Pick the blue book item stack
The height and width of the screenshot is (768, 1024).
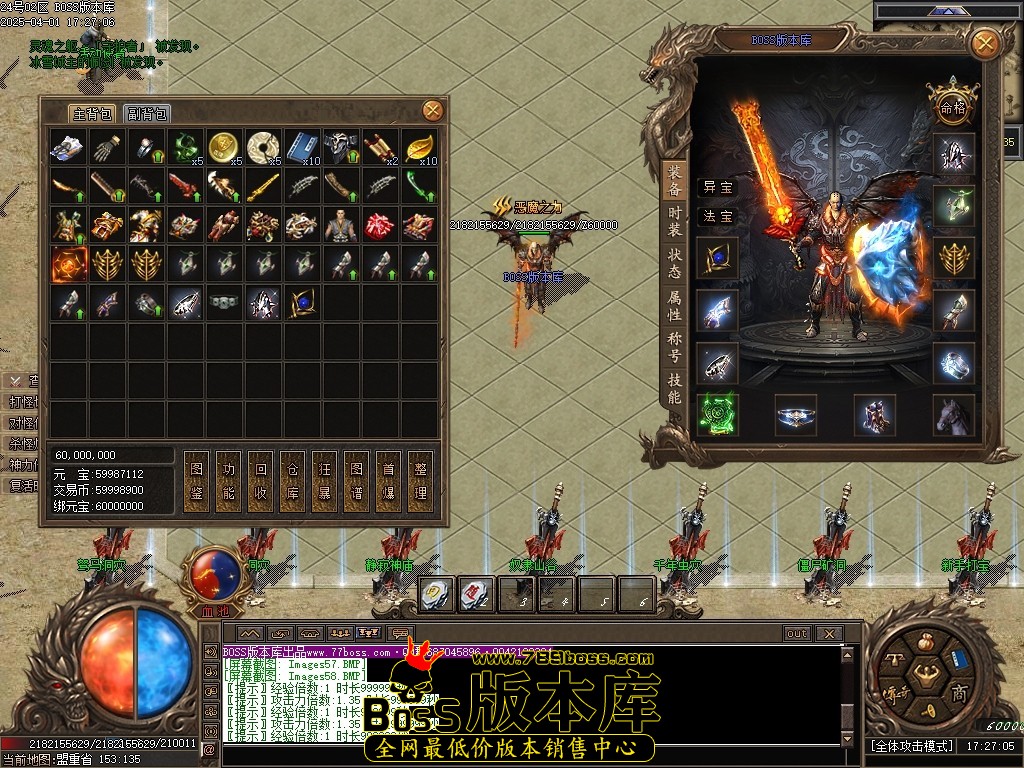(302, 147)
